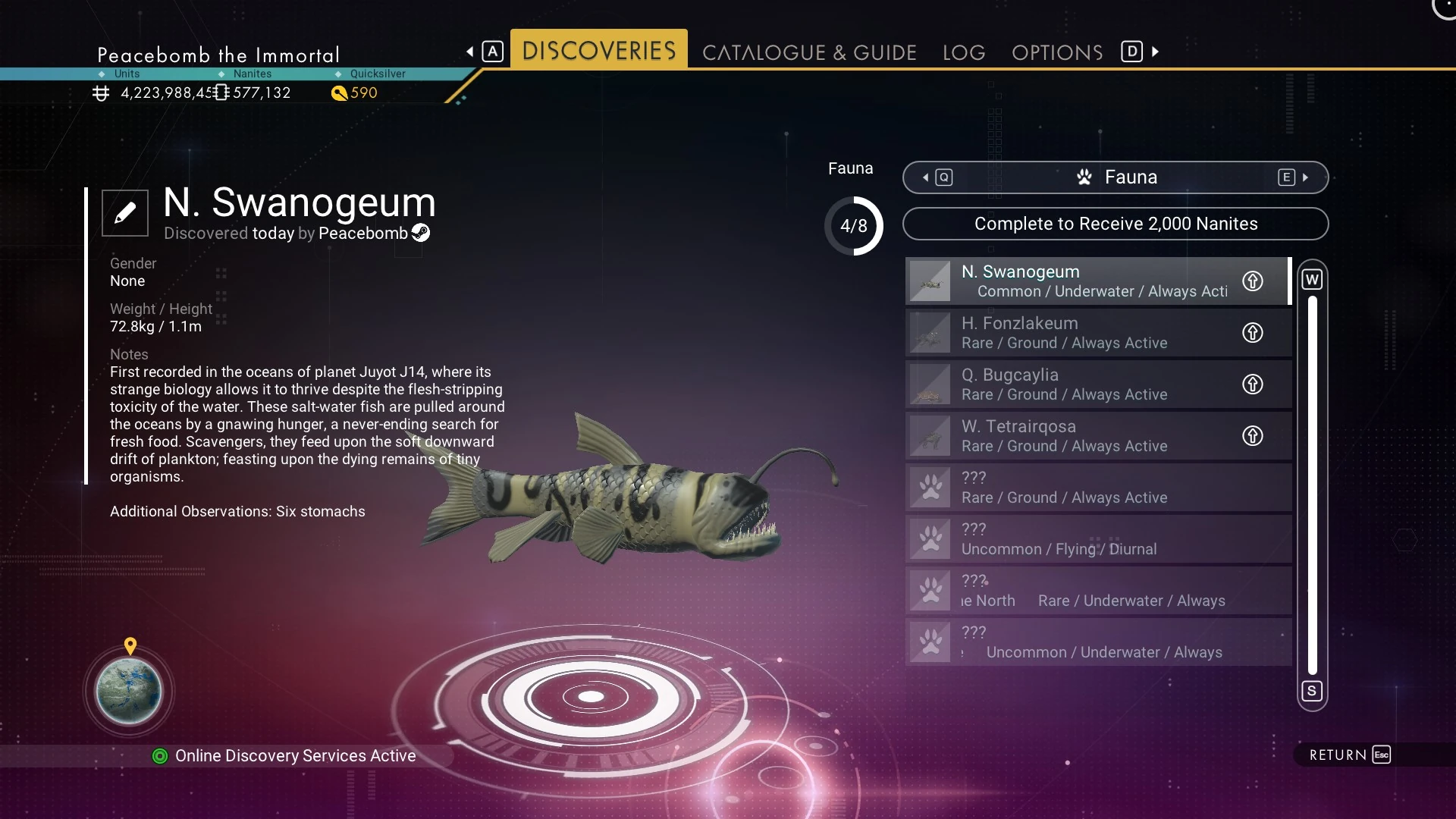Rename N. Swanogeum with the pencil icon
Viewport: 1456px width, 819px height.
tap(125, 213)
